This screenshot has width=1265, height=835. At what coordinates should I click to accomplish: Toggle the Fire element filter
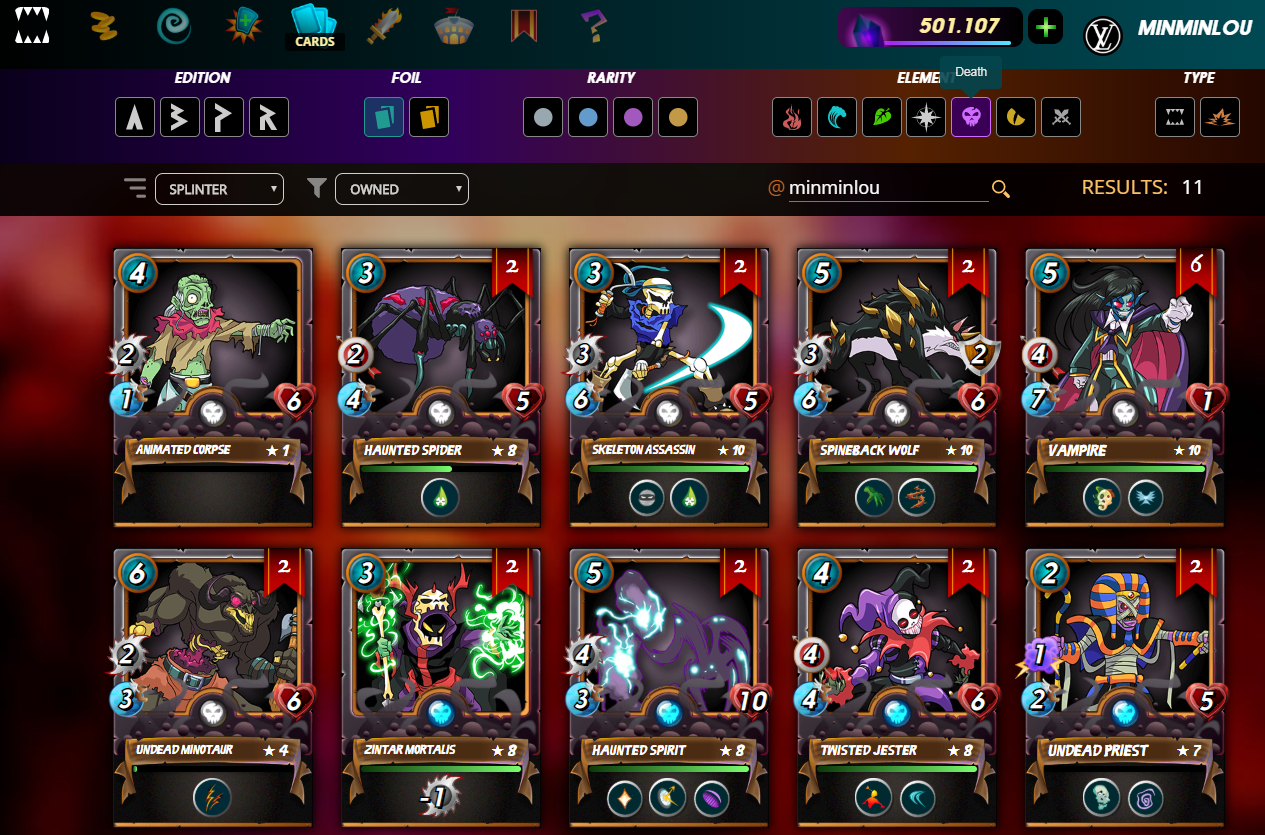[x=792, y=118]
